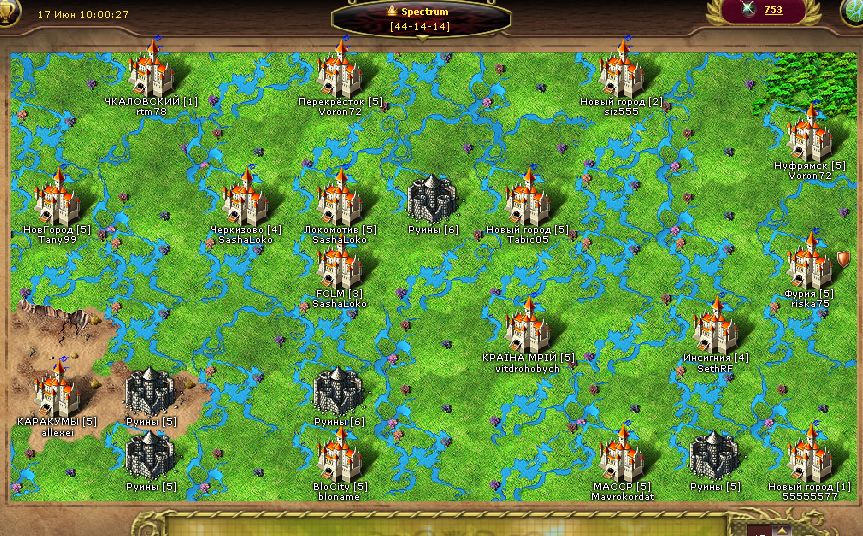Select the city ЧКАЛОВСКИЙ owned by rtm78

[x=152, y=72]
